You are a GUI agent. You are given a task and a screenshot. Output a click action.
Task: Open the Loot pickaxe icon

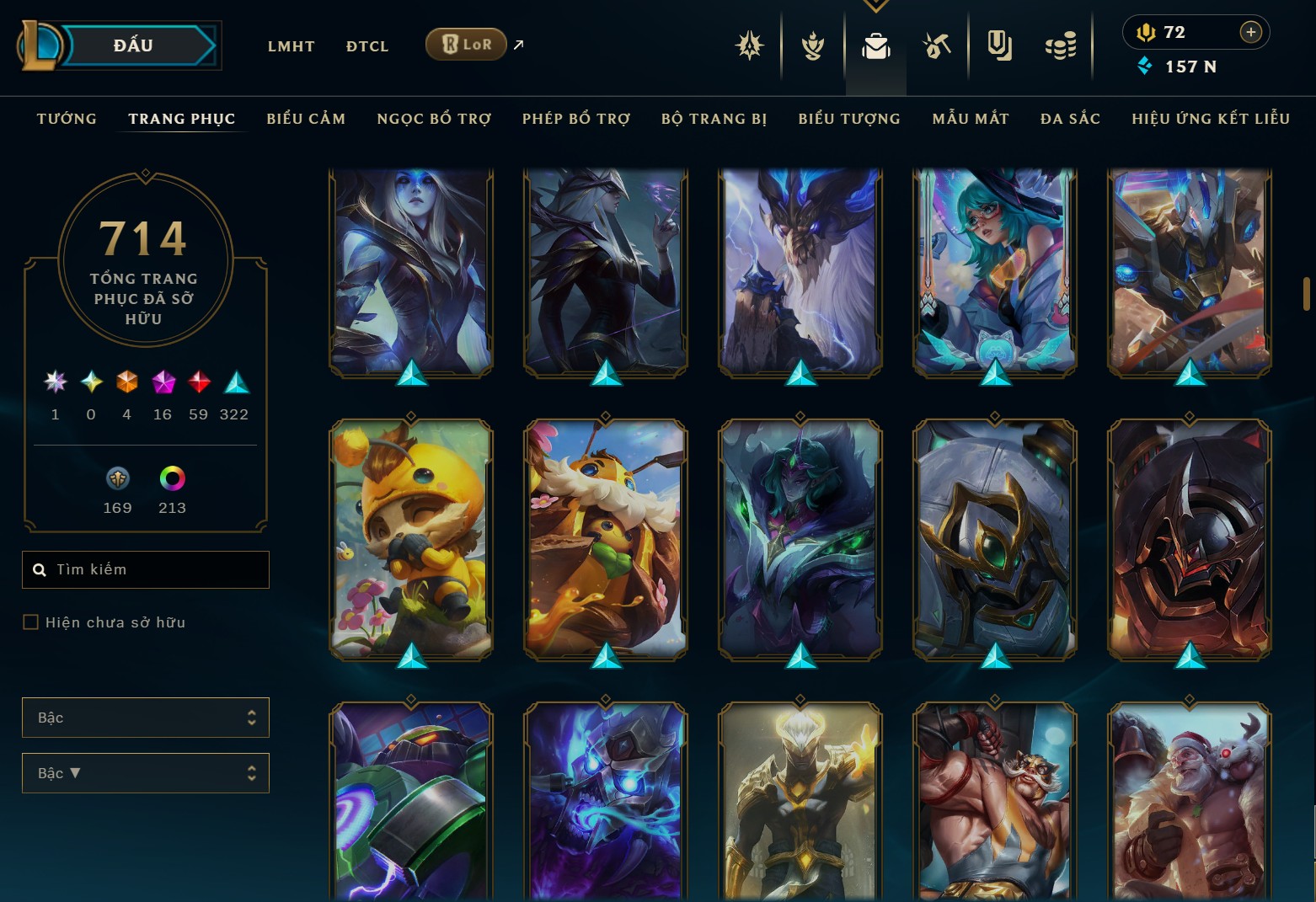coord(938,46)
